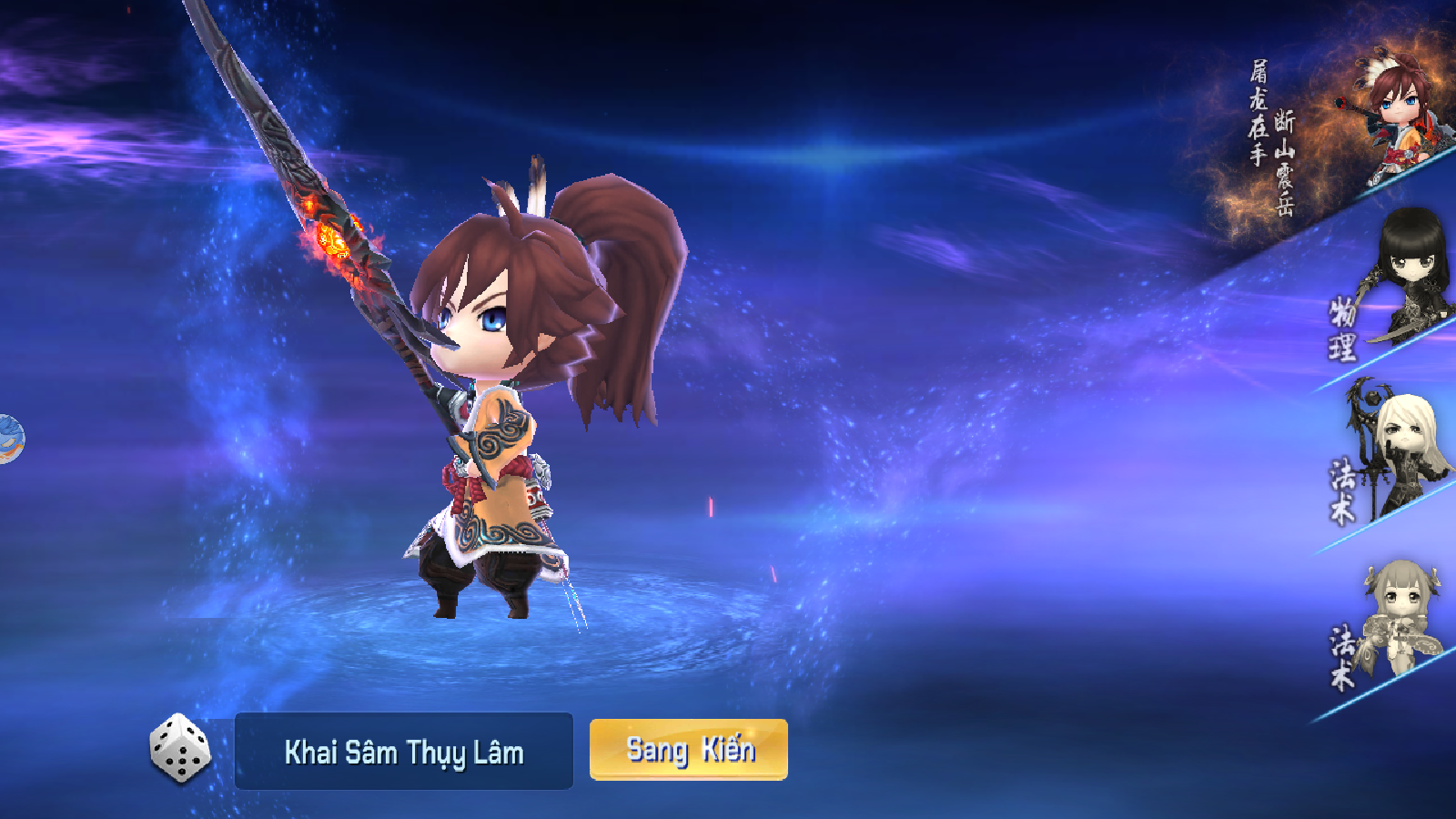
Task: Pick the white-haired staff mage portrait
Action: click(1402, 449)
